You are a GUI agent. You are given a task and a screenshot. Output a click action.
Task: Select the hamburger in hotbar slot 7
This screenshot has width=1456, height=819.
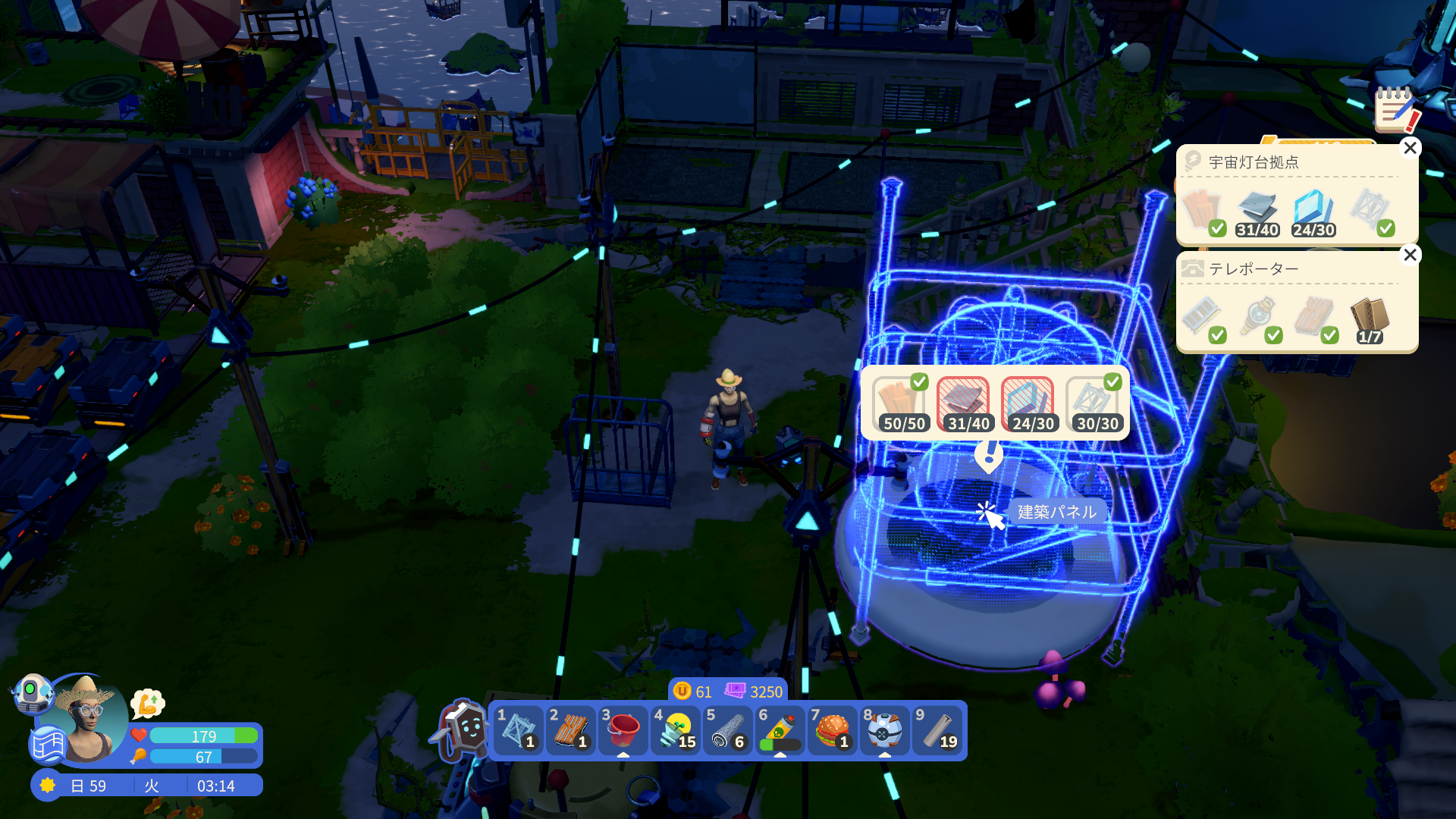point(833,730)
